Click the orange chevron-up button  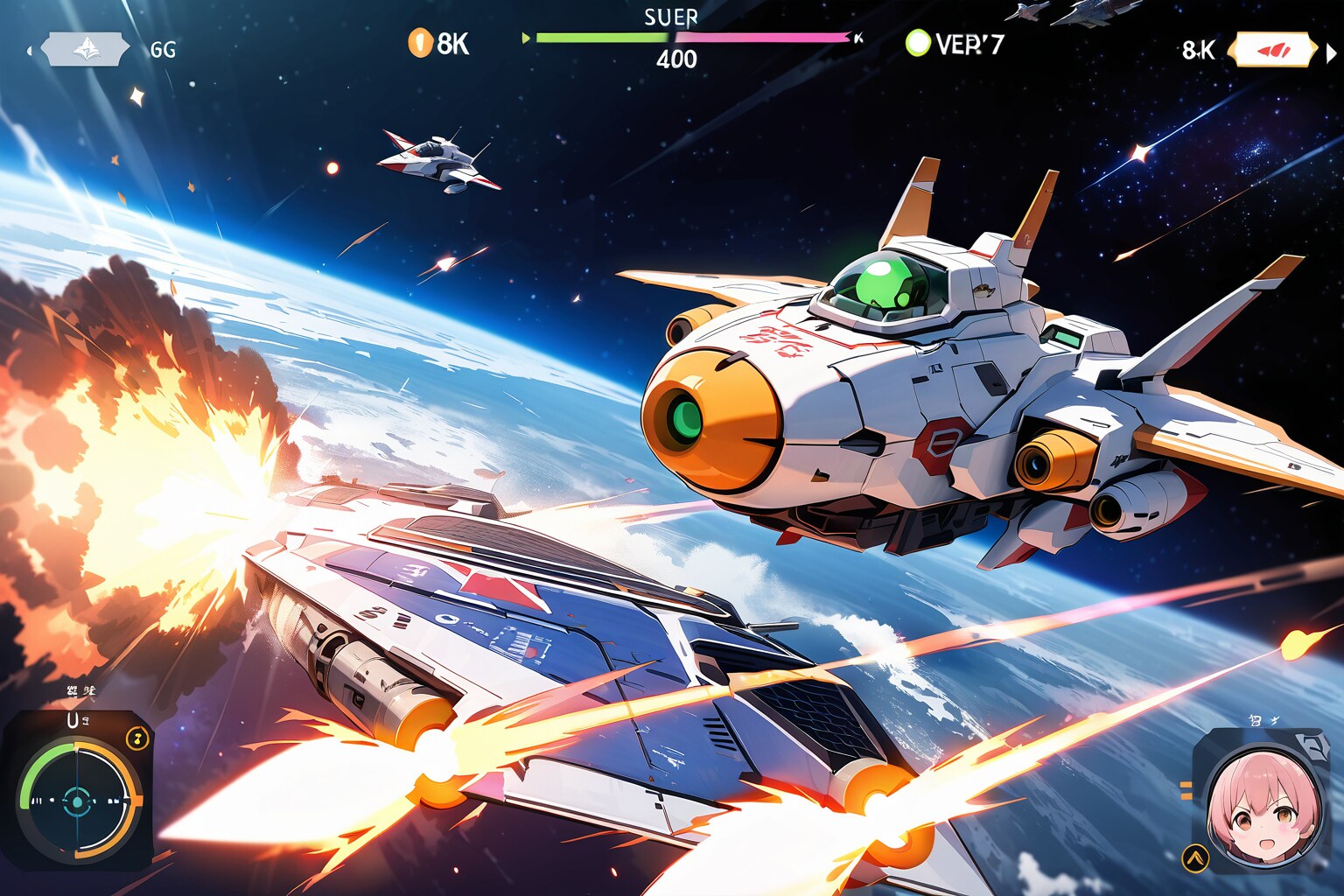pos(1193,857)
